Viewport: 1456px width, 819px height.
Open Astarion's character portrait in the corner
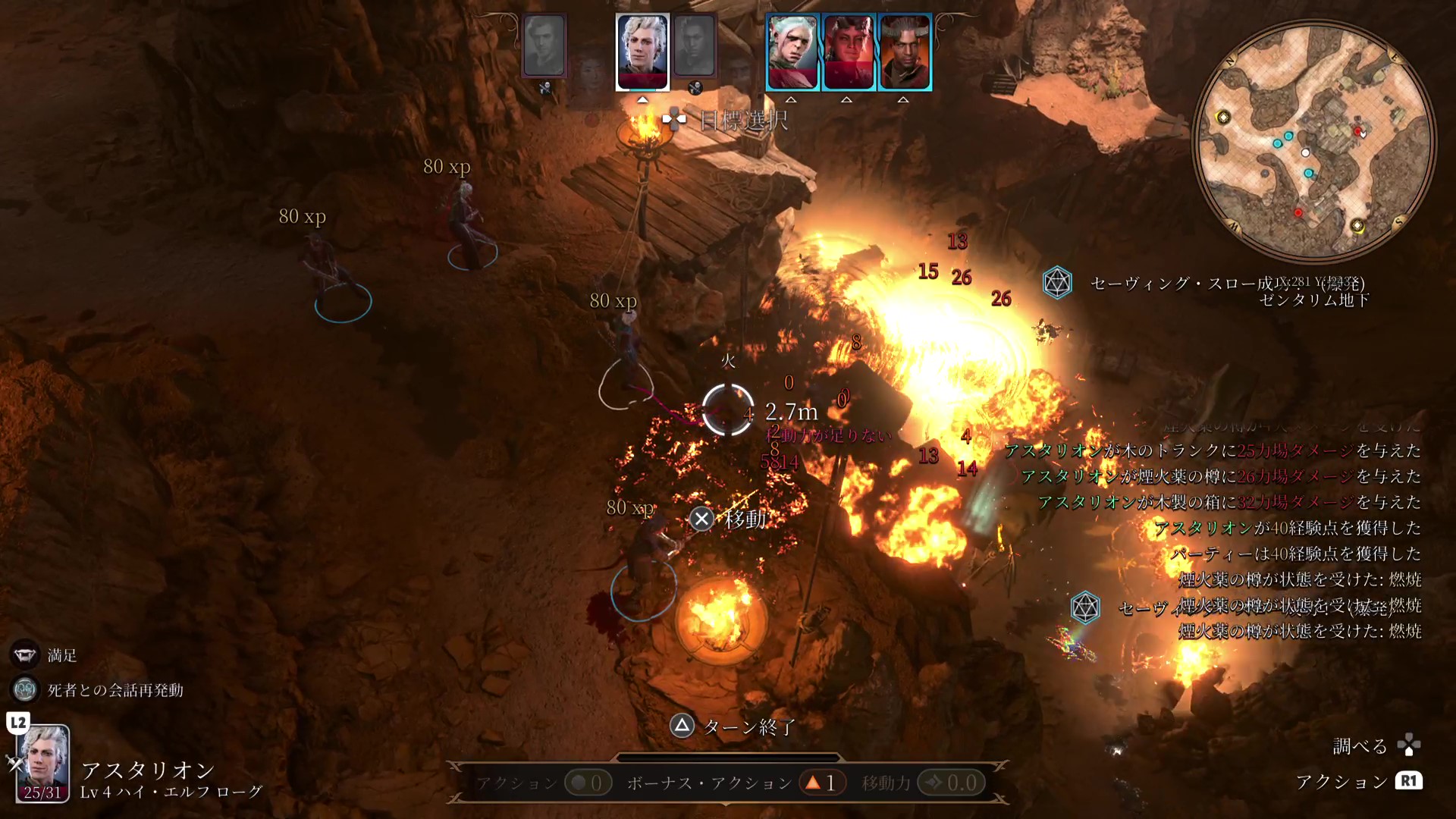coord(43,762)
